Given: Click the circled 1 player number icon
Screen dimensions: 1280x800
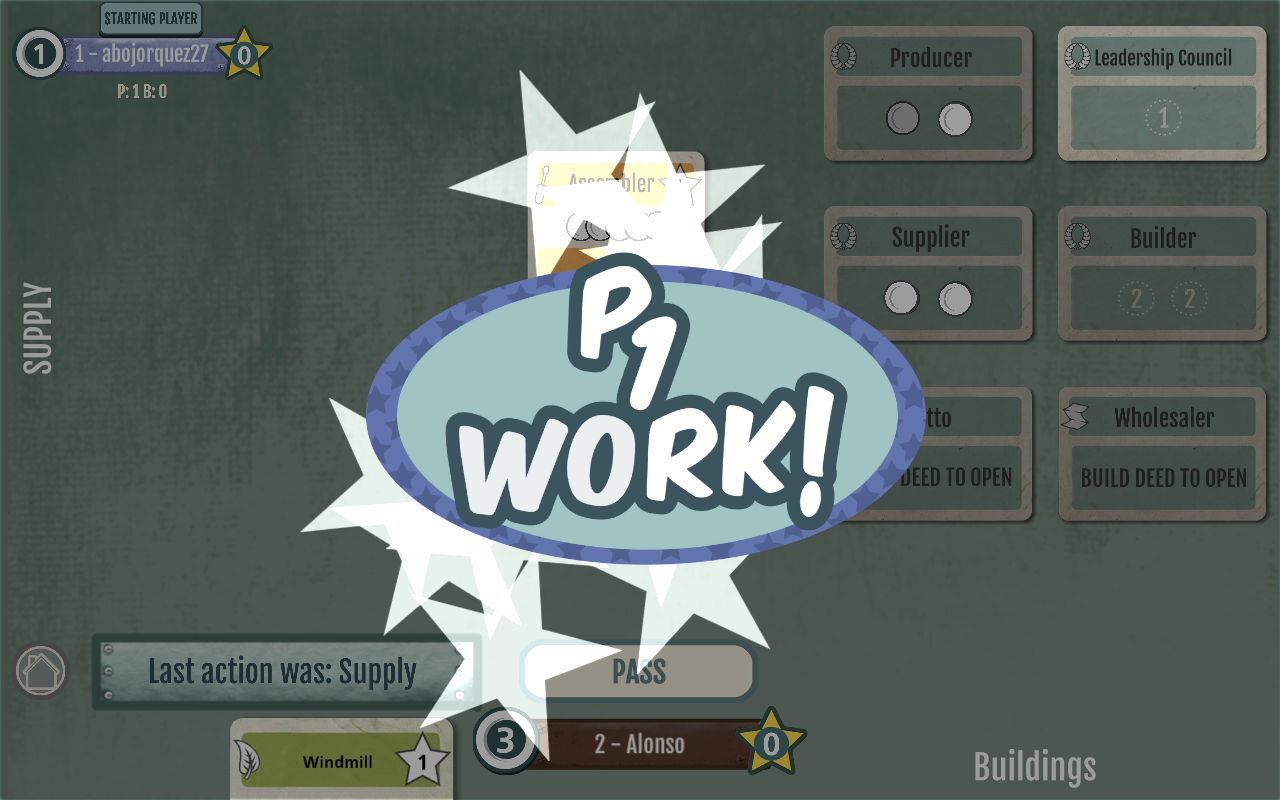Looking at the screenshot, I should click(x=37, y=55).
